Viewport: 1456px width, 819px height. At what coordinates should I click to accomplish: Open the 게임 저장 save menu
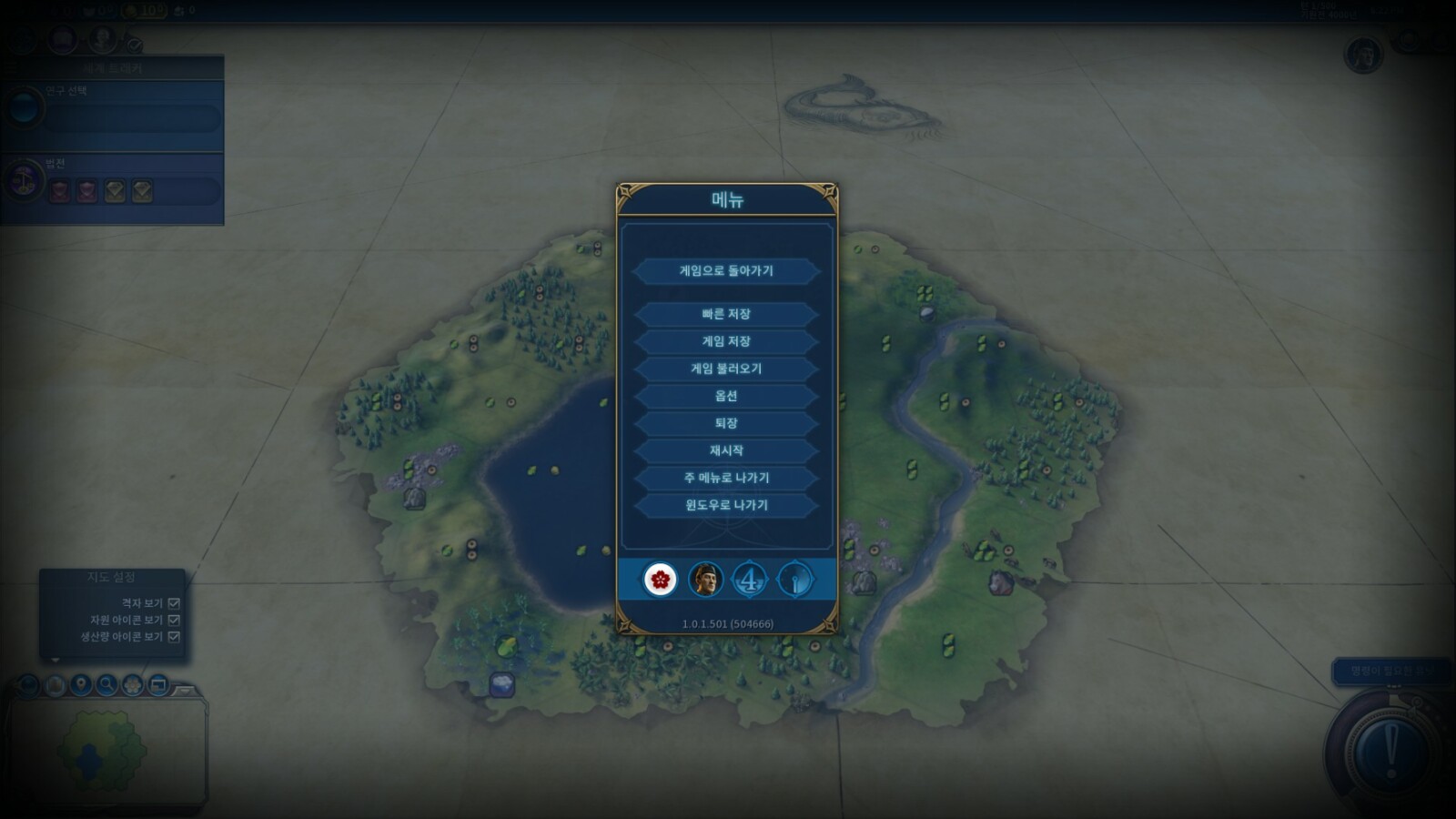pos(726,341)
